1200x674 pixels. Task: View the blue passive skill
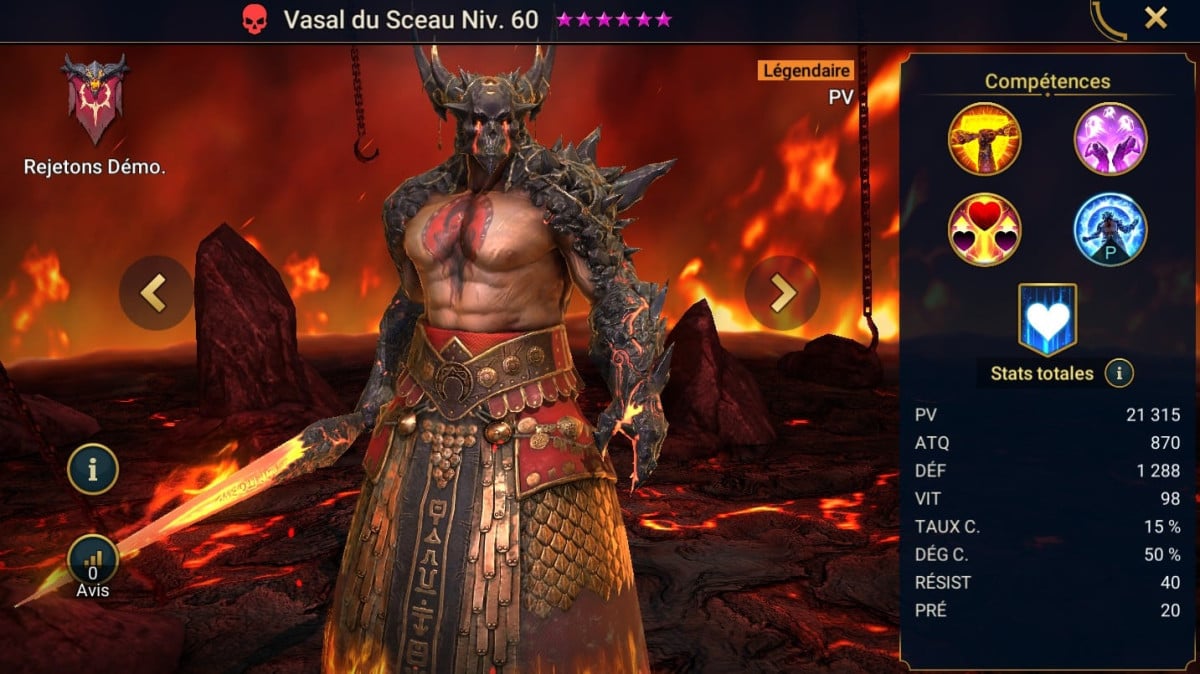pyautogui.click(x=1110, y=229)
